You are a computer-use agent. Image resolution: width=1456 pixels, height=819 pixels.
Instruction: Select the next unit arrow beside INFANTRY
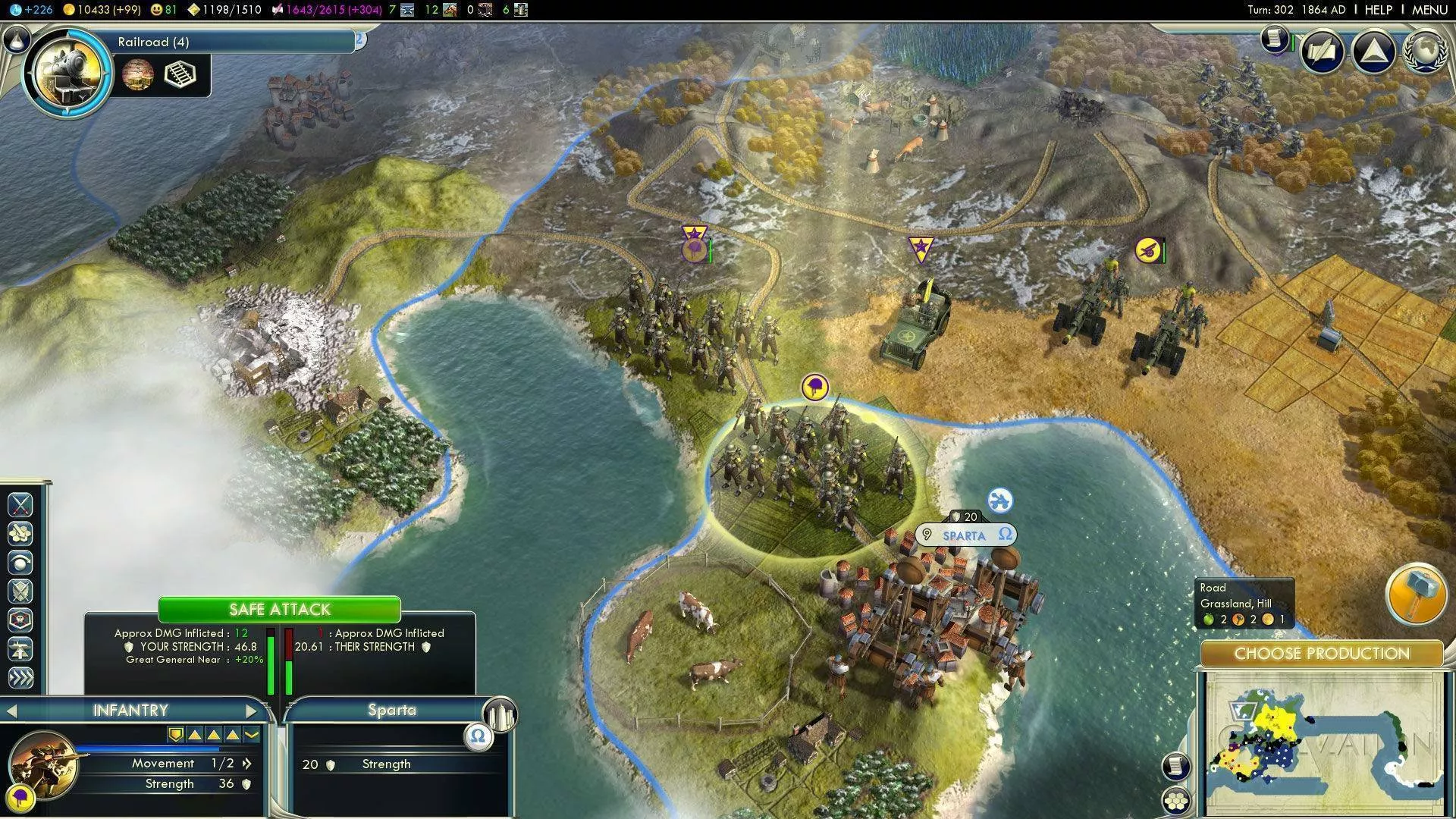[x=252, y=711]
